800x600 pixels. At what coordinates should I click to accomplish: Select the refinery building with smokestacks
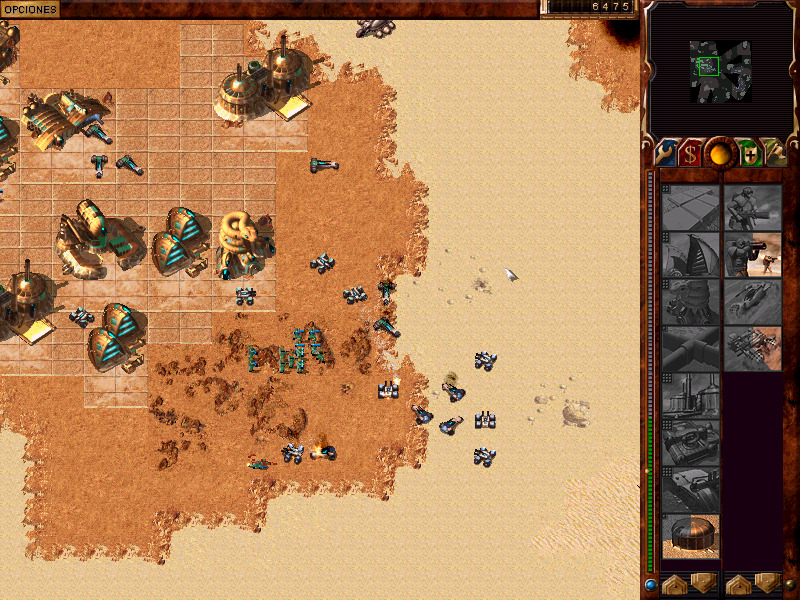[691, 395]
